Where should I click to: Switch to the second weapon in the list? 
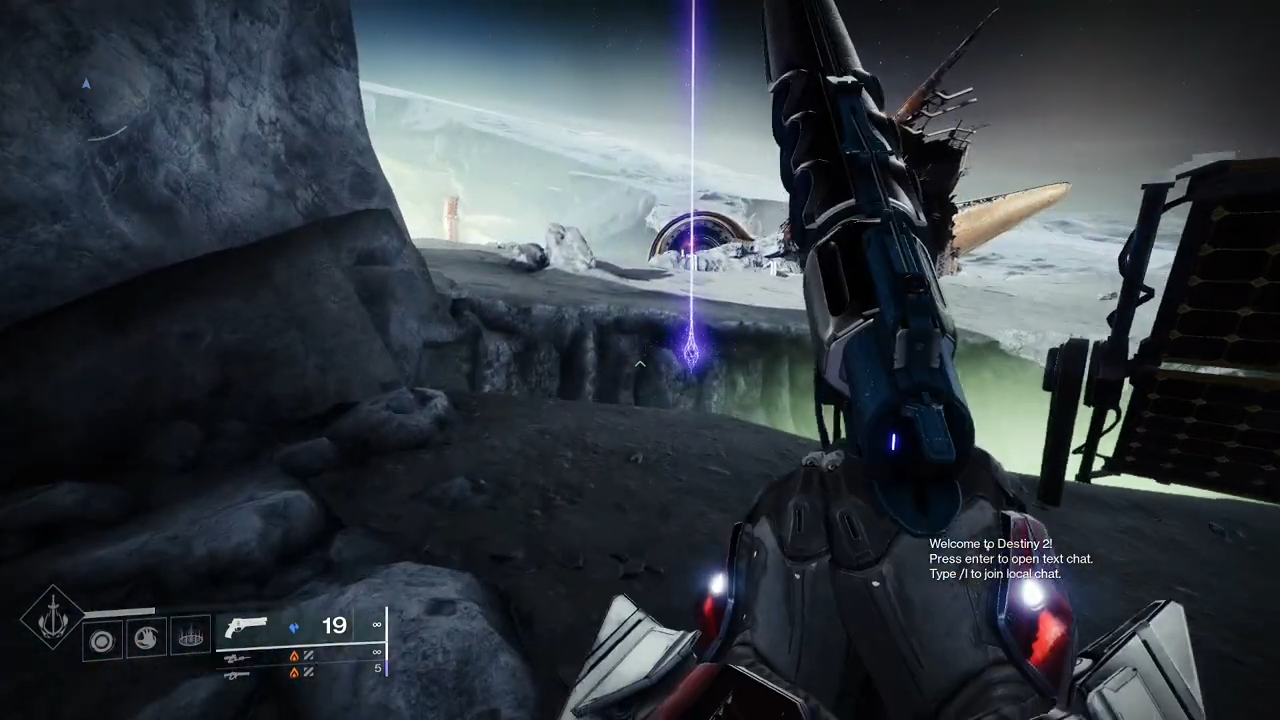[x=237, y=657]
